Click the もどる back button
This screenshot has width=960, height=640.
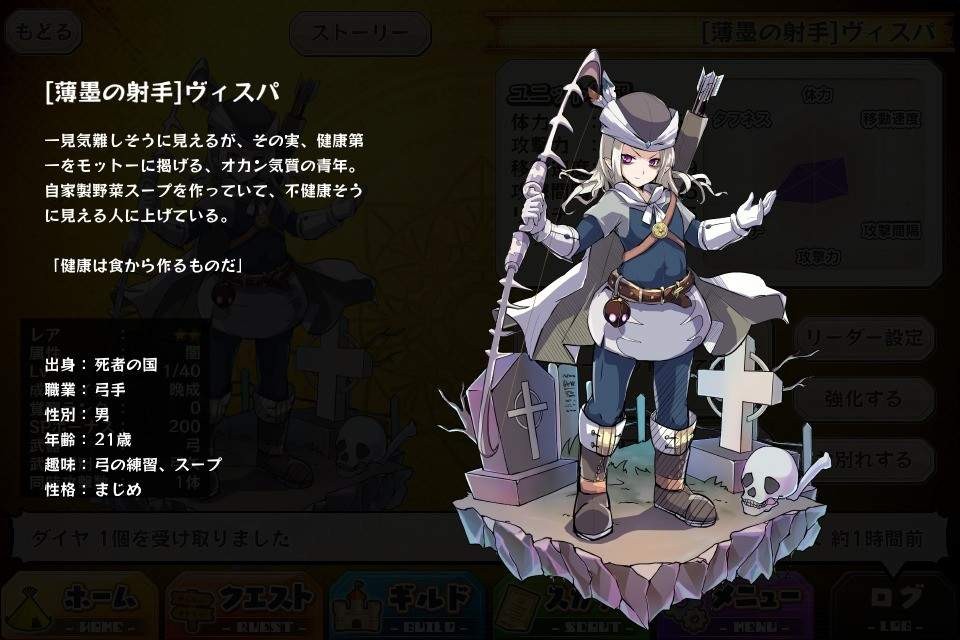pos(44,32)
